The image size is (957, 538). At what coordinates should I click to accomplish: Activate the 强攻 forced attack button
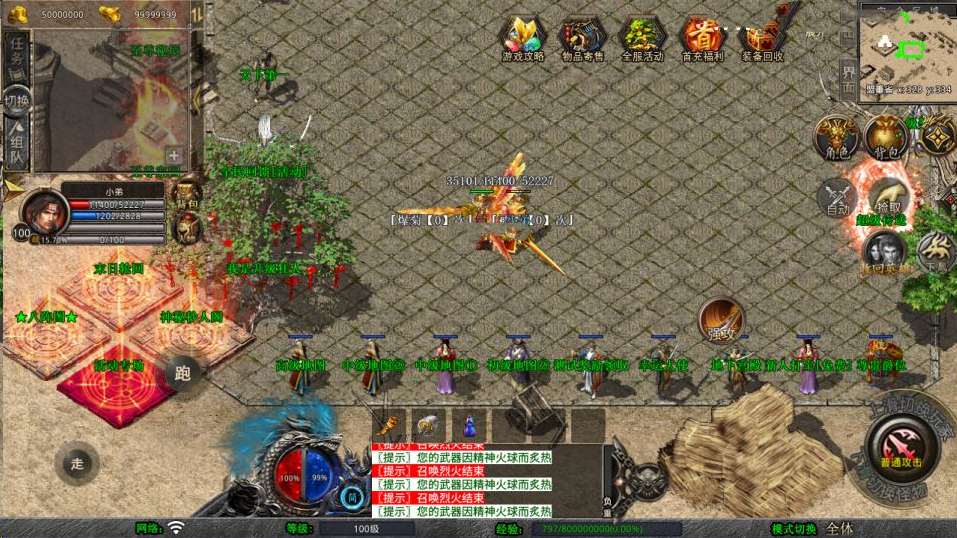coord(719,320)
